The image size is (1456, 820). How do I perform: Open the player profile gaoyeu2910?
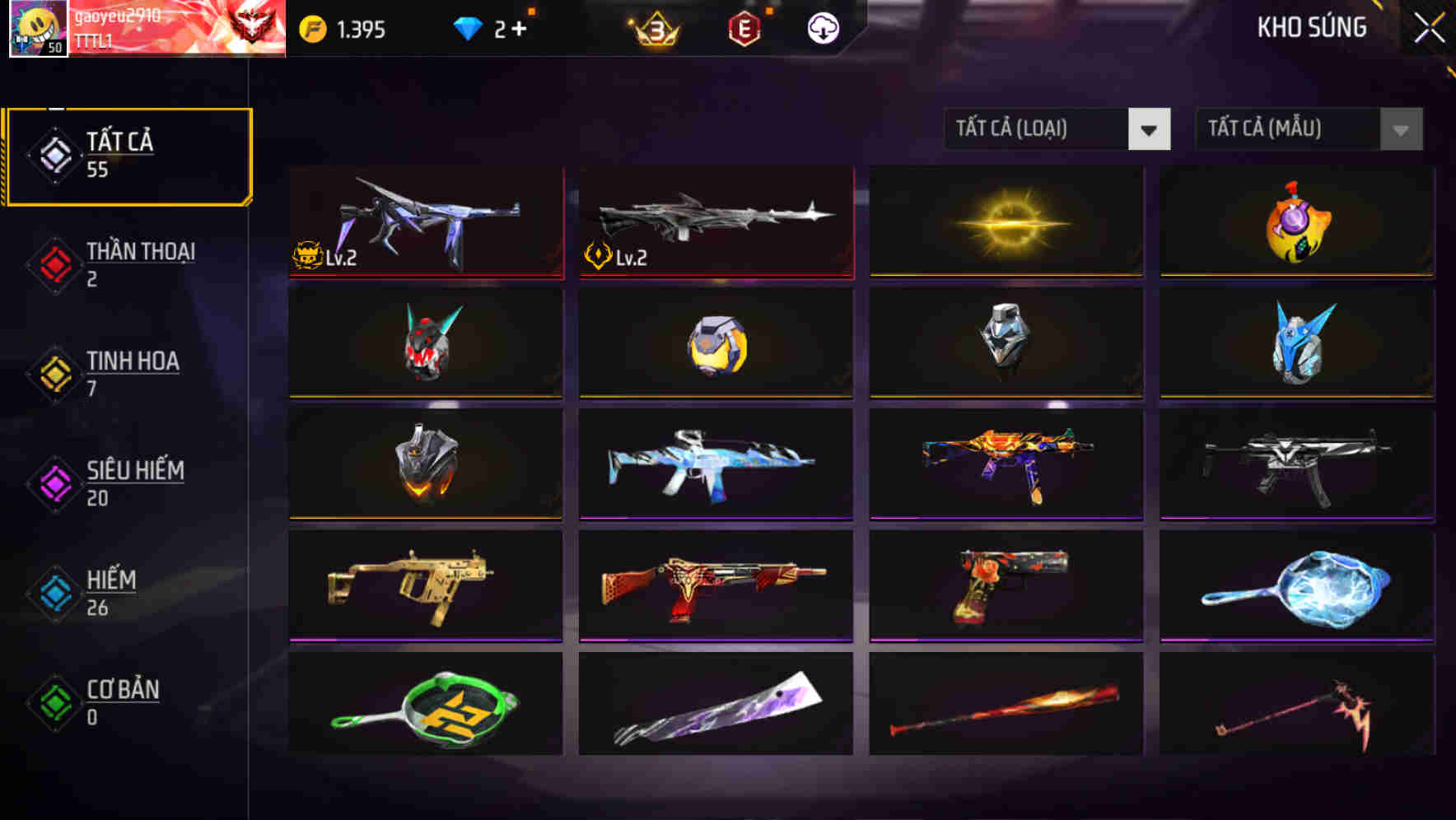[x=39, y=26]
